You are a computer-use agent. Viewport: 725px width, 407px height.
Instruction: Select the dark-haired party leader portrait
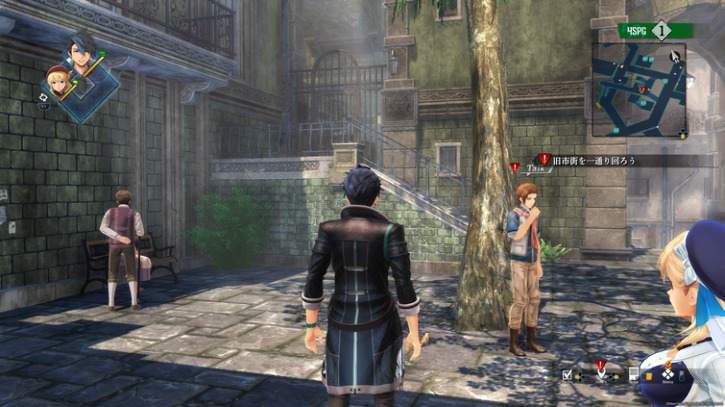point(81,50)
